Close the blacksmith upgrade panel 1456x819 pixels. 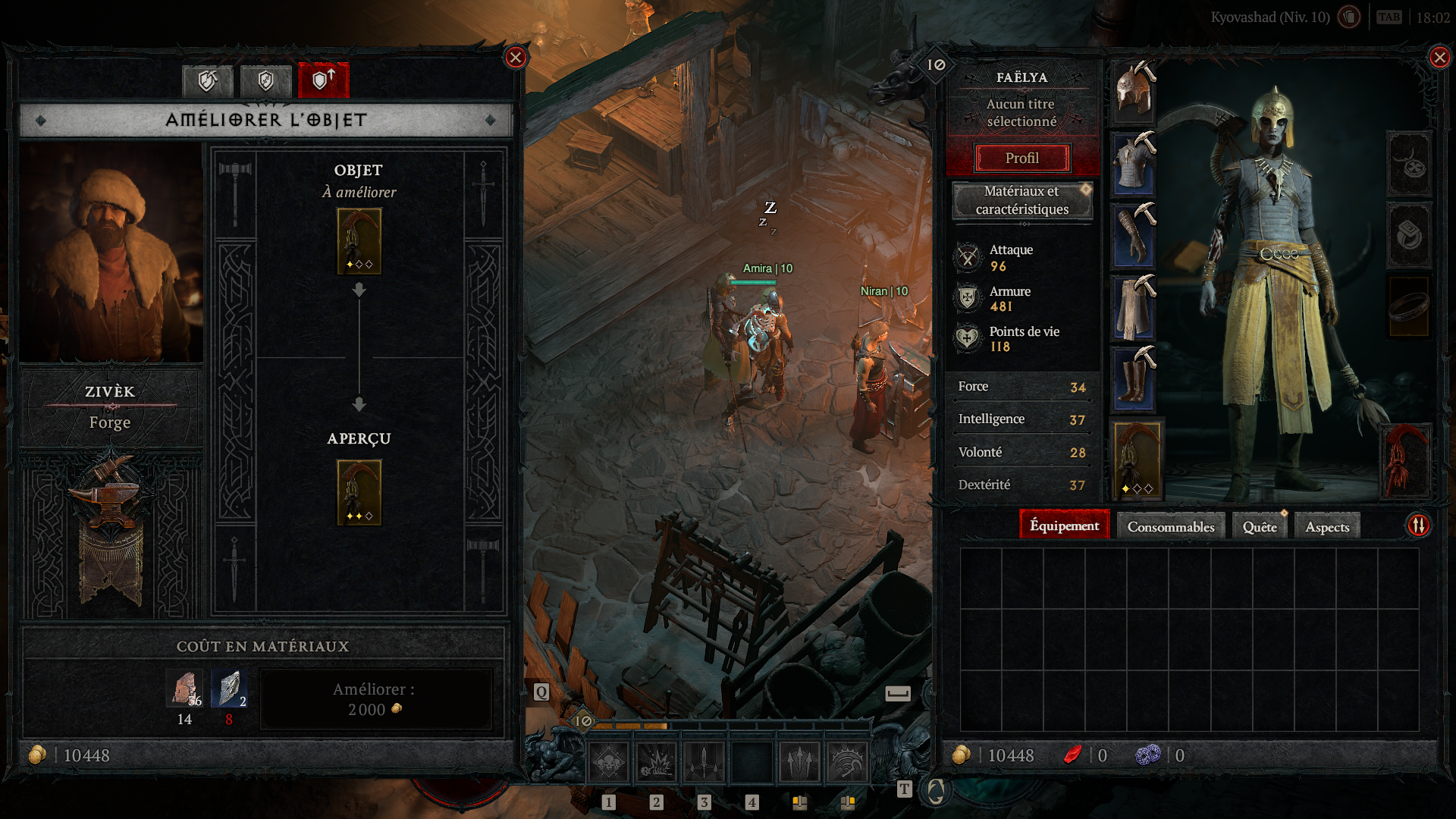point(516,58)
